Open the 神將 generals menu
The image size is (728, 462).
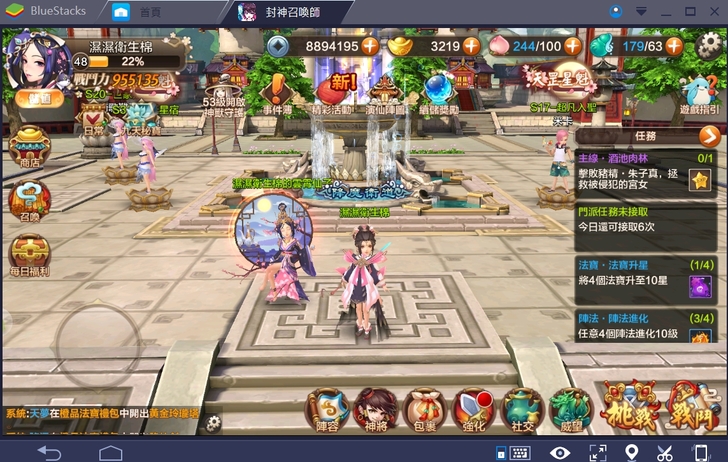[376, 409]
